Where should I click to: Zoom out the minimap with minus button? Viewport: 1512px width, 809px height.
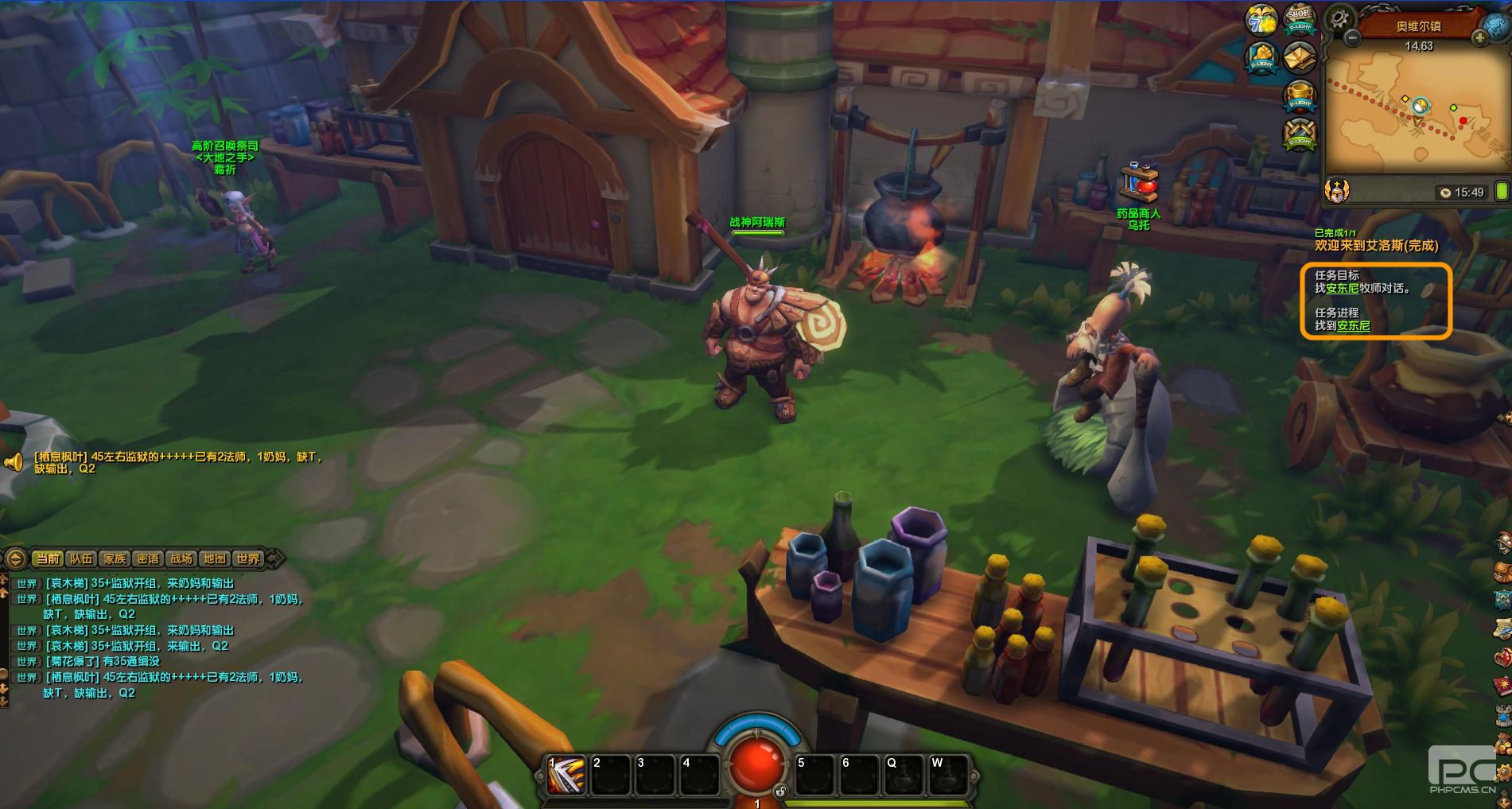click(1351, 37)
